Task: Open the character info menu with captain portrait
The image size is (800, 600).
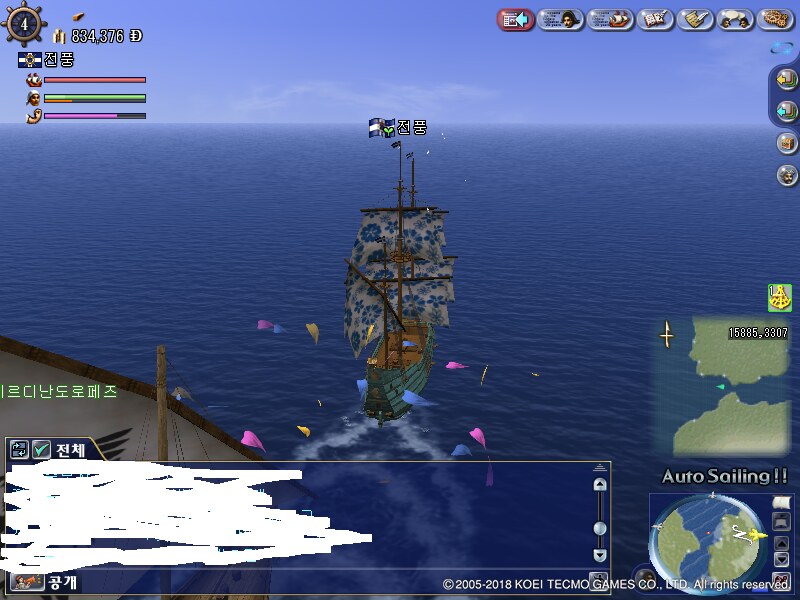Action: [560, 19]
